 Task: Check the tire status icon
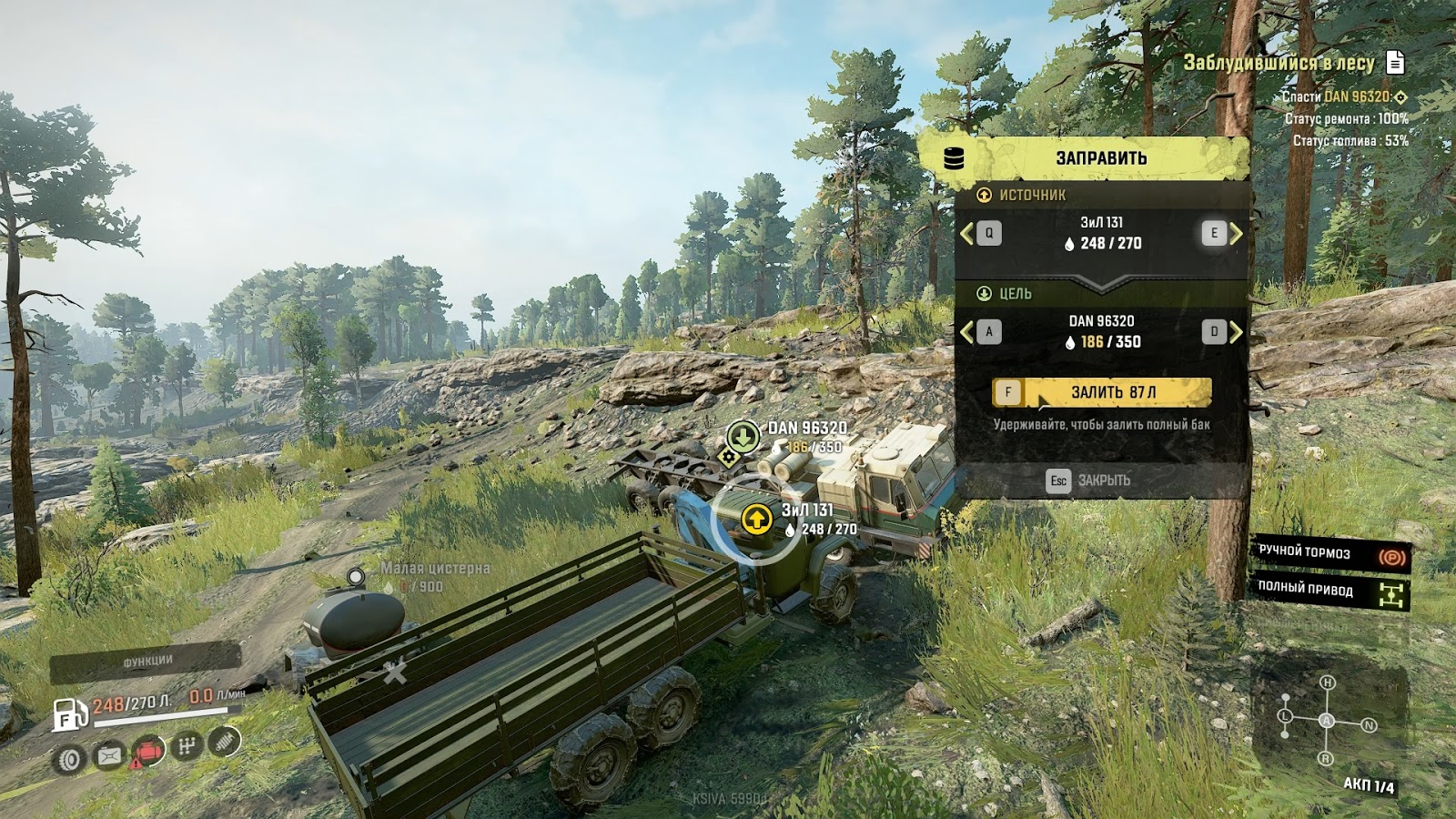point(70,758)
